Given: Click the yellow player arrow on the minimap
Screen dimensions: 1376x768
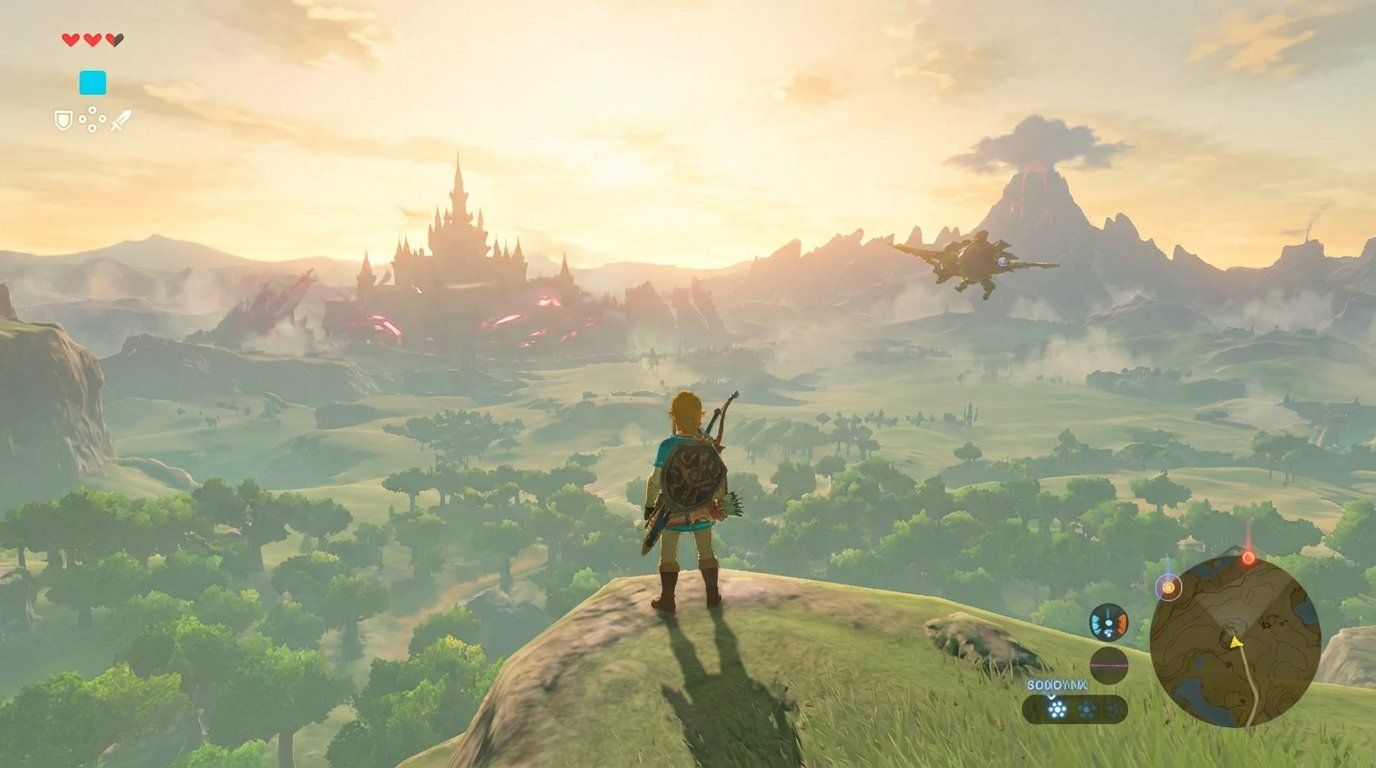Looking at the screenshot, I should coord(1235,643).
